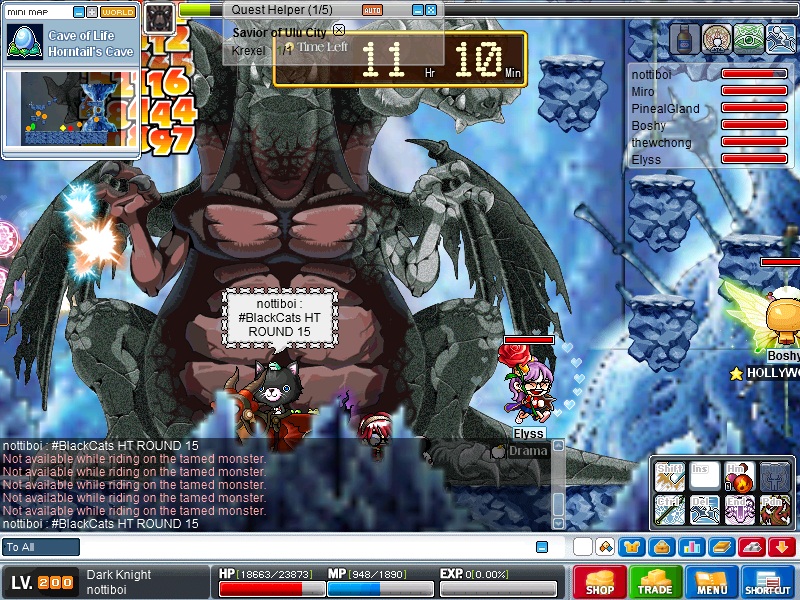Minimize the Mini Map window

tap(79, 12)
